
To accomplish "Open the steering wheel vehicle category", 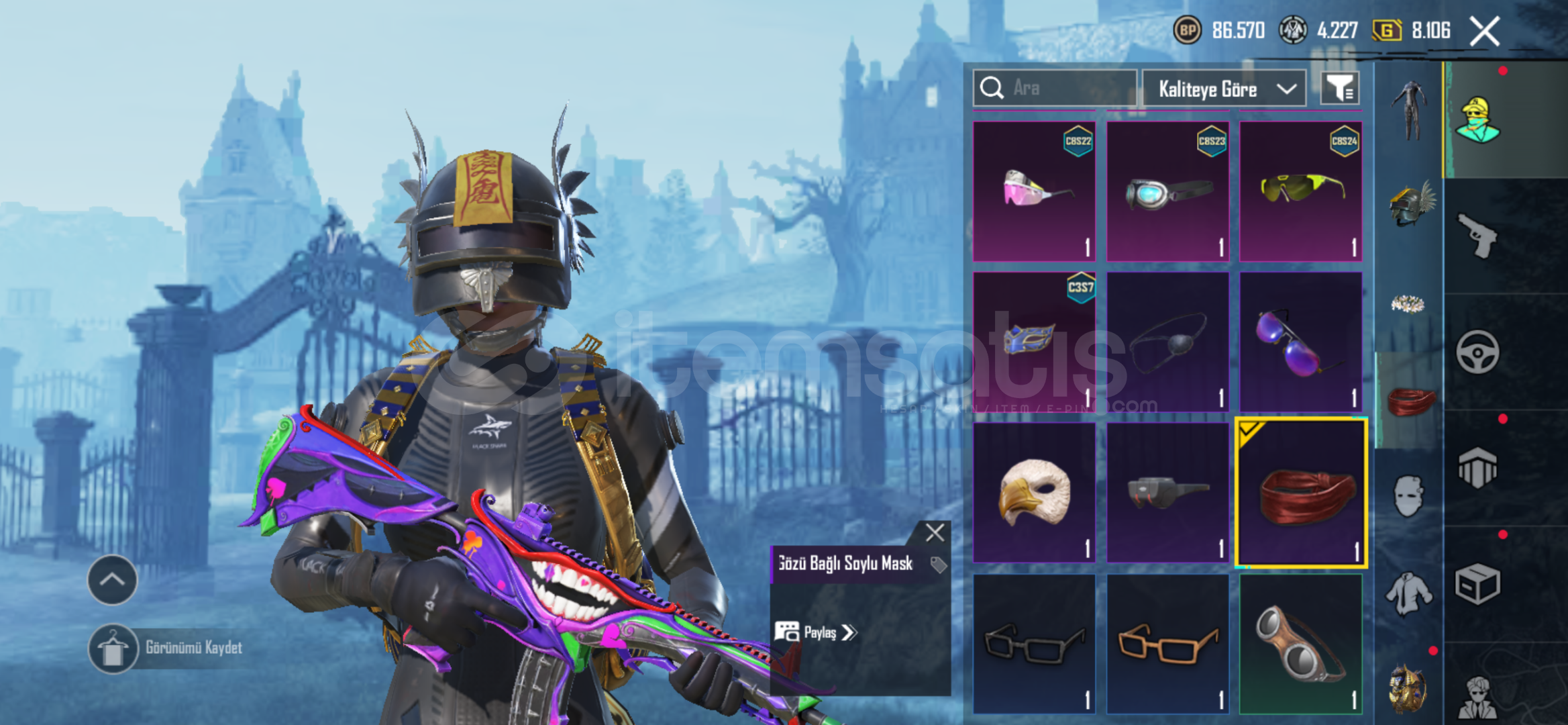I will pyautogui.click(x=1477, y=352).
